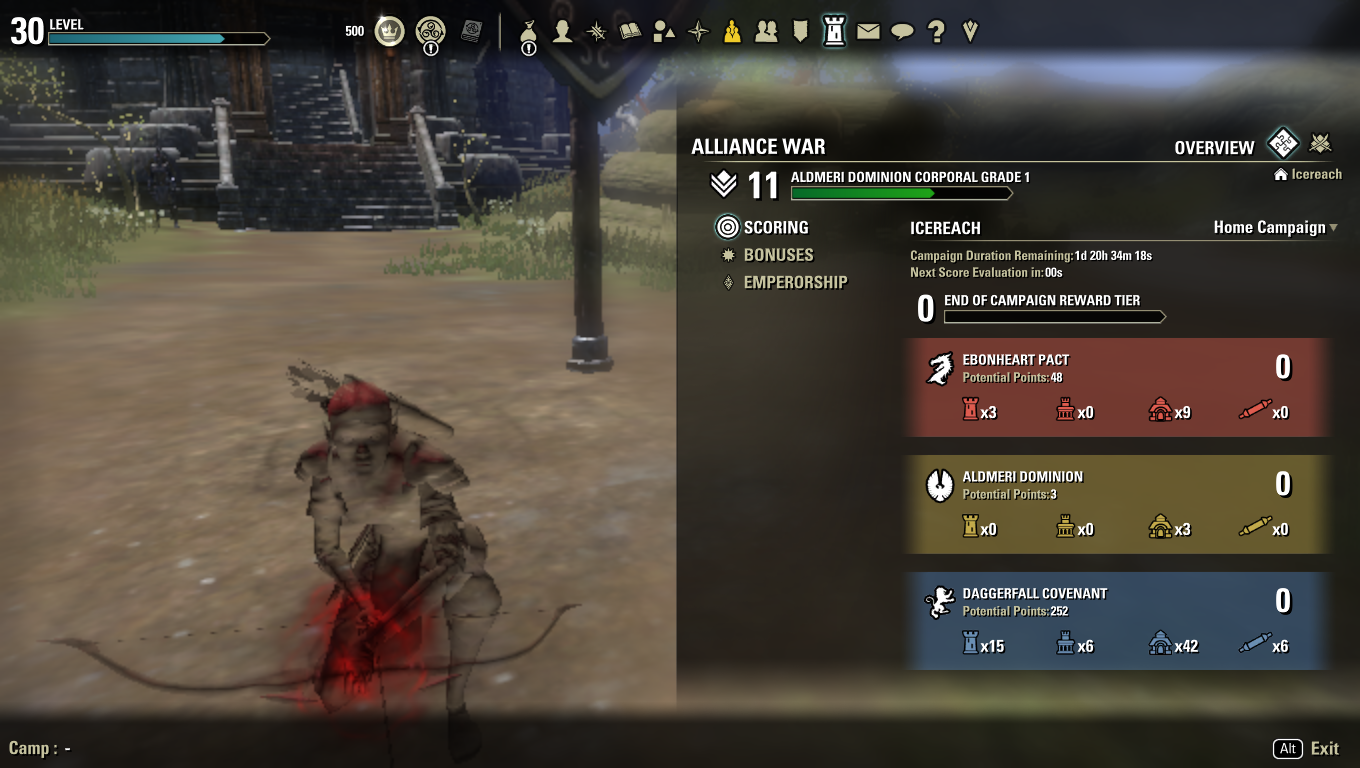Open the help question mark icon
The image size is (1360, 768).
pos(936,32)
